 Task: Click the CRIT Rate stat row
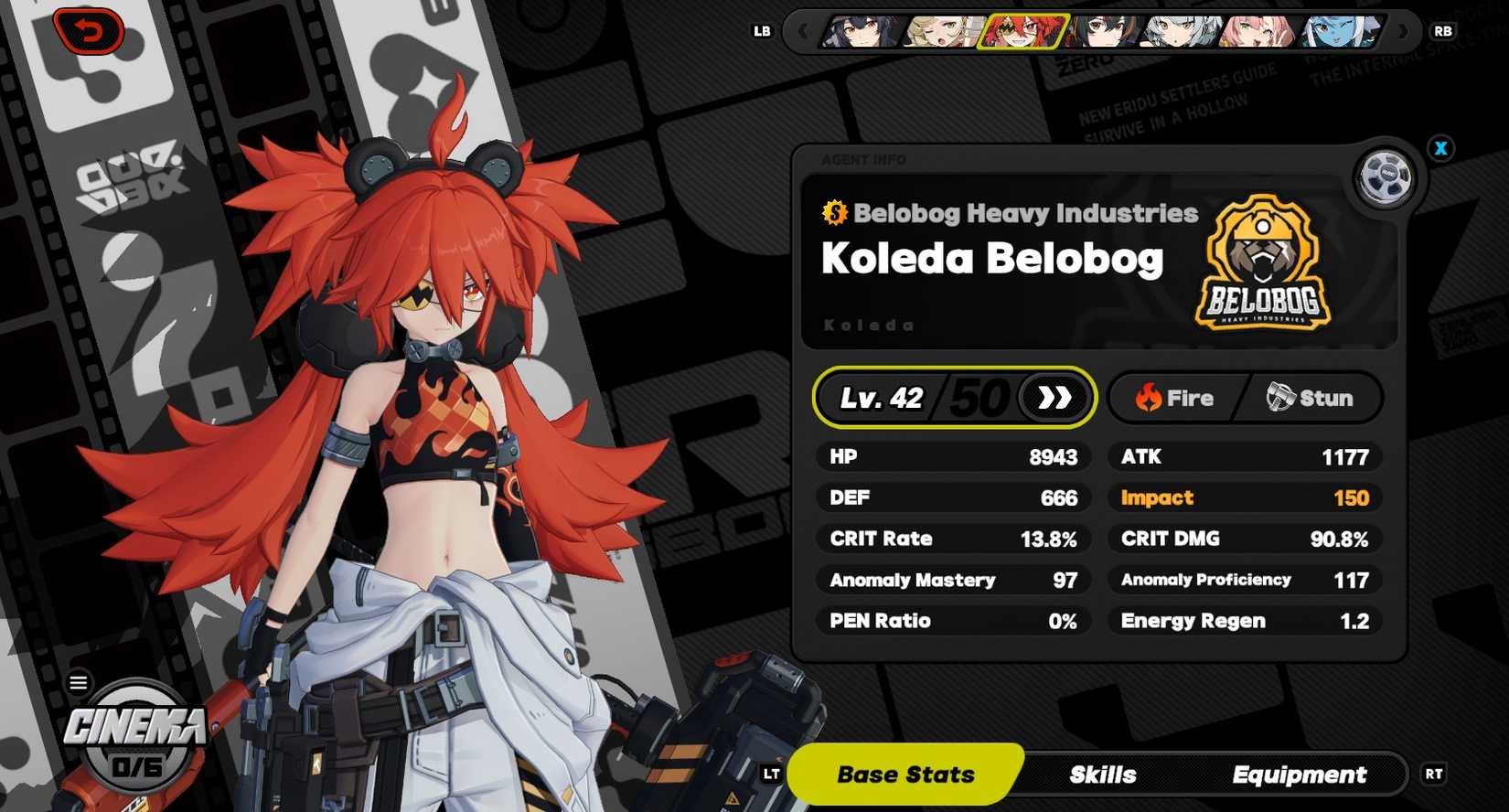tap(951, 539)
